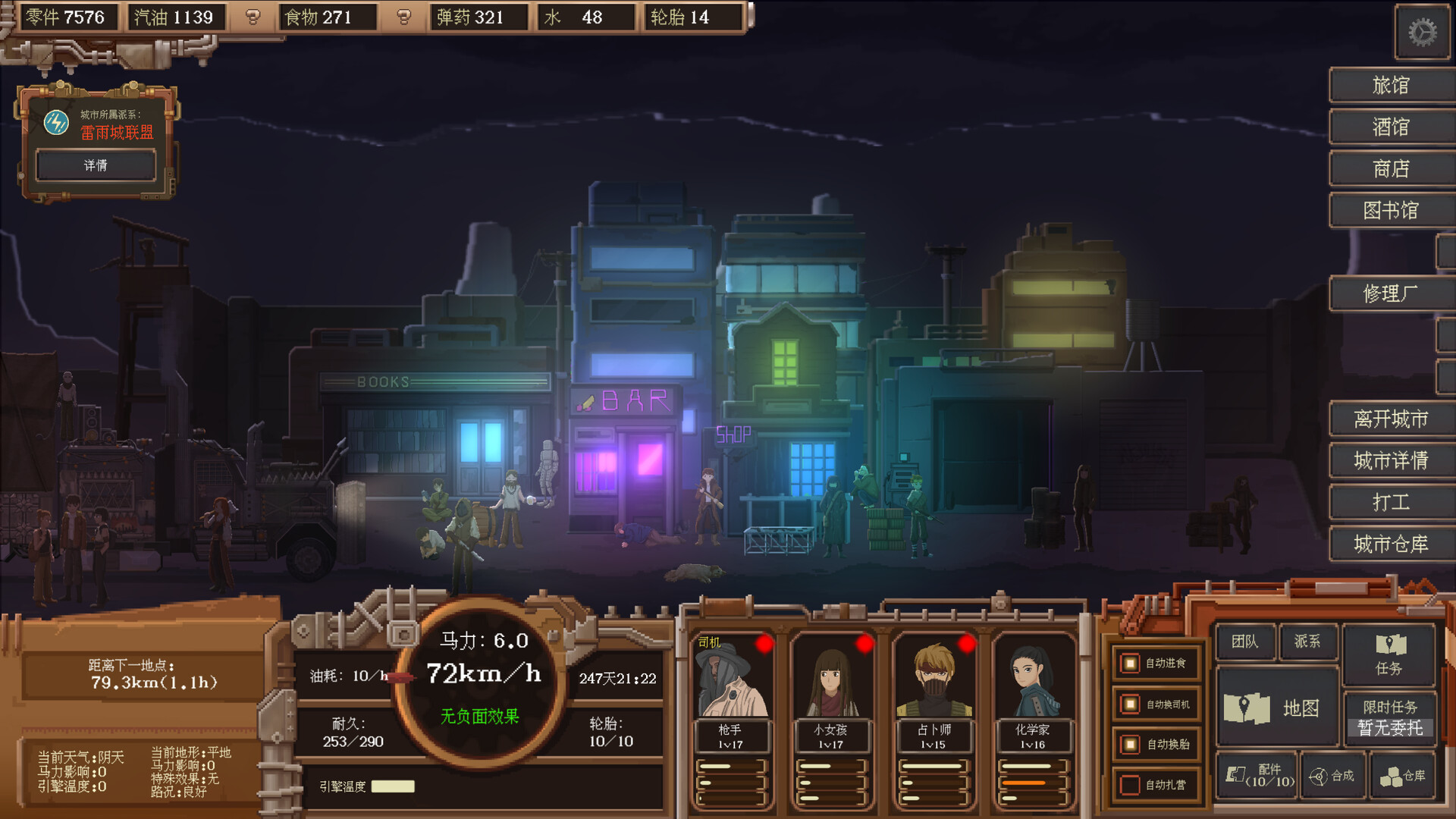Open the 团队 team tab

coord(1245,642)
